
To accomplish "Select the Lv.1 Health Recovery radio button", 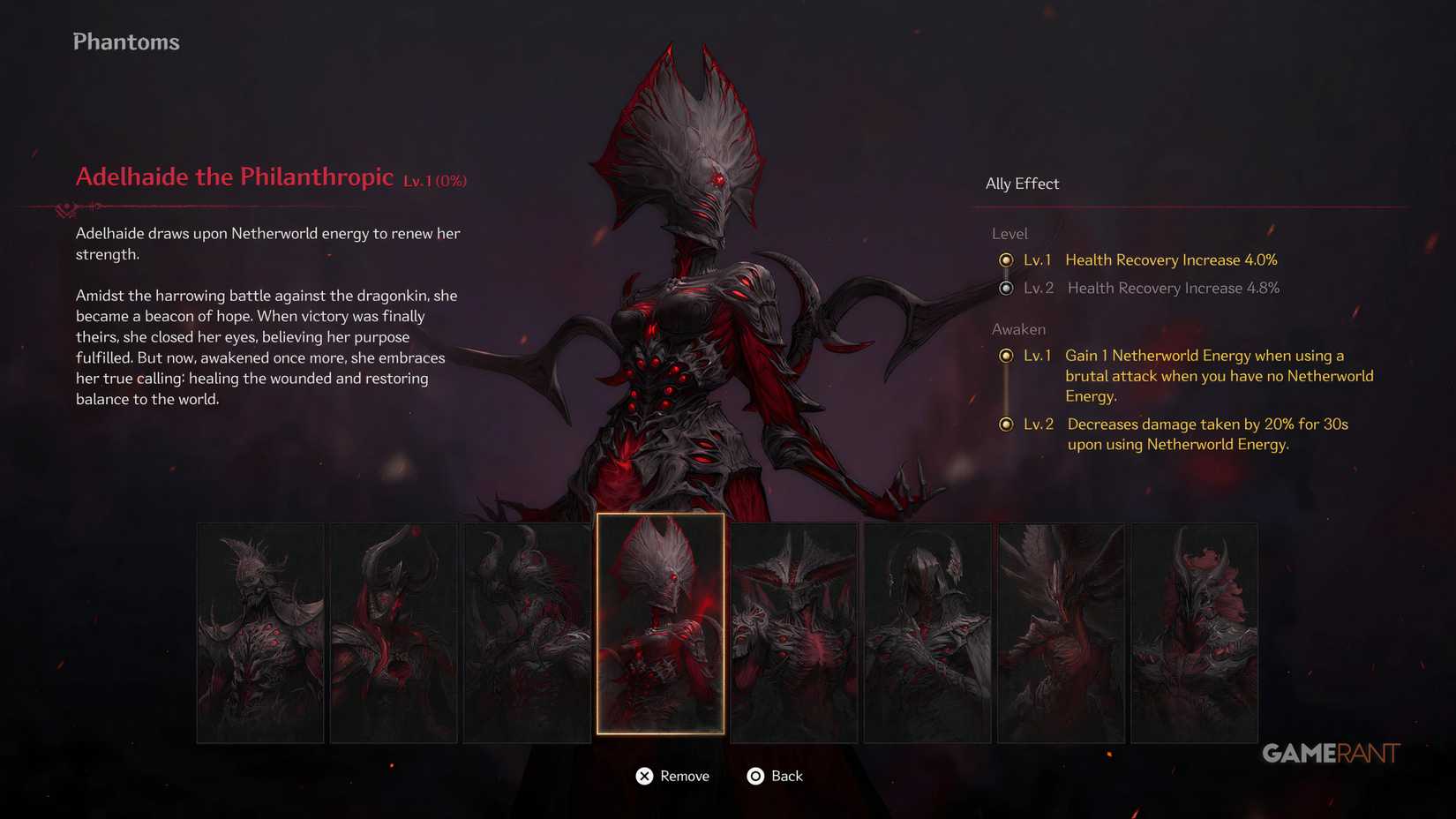I will point(1007,260).
